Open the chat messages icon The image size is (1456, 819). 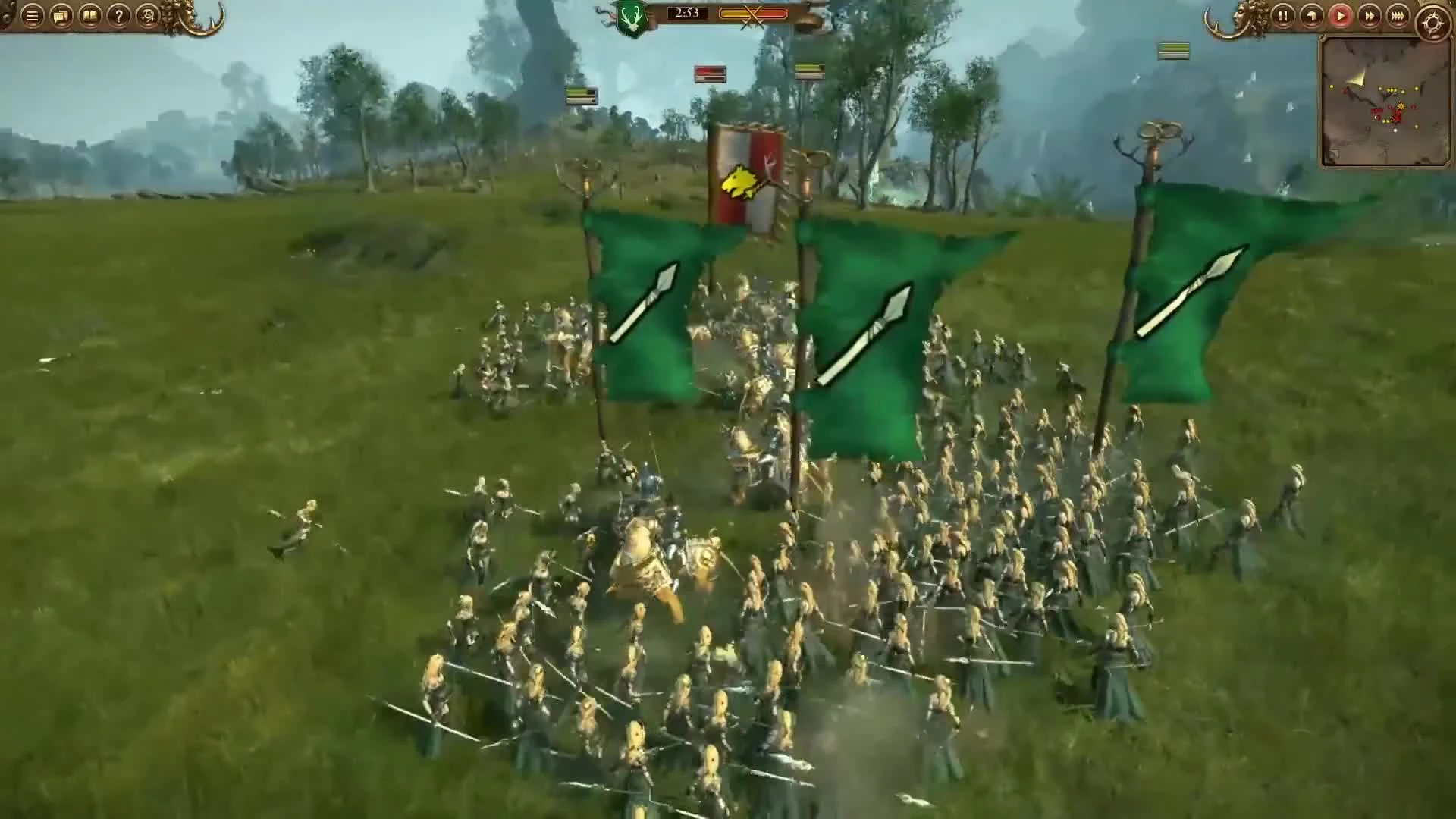(x=61, y=16)
